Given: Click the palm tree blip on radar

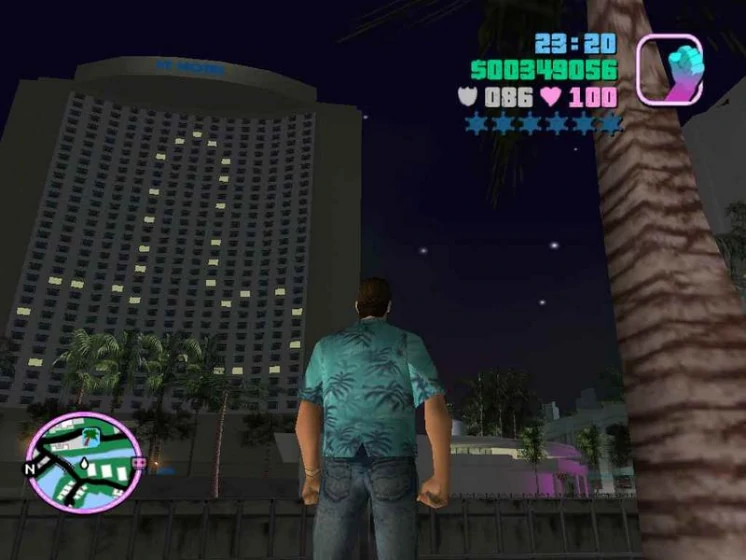Looking at the screenshot, I should point(91,434).
